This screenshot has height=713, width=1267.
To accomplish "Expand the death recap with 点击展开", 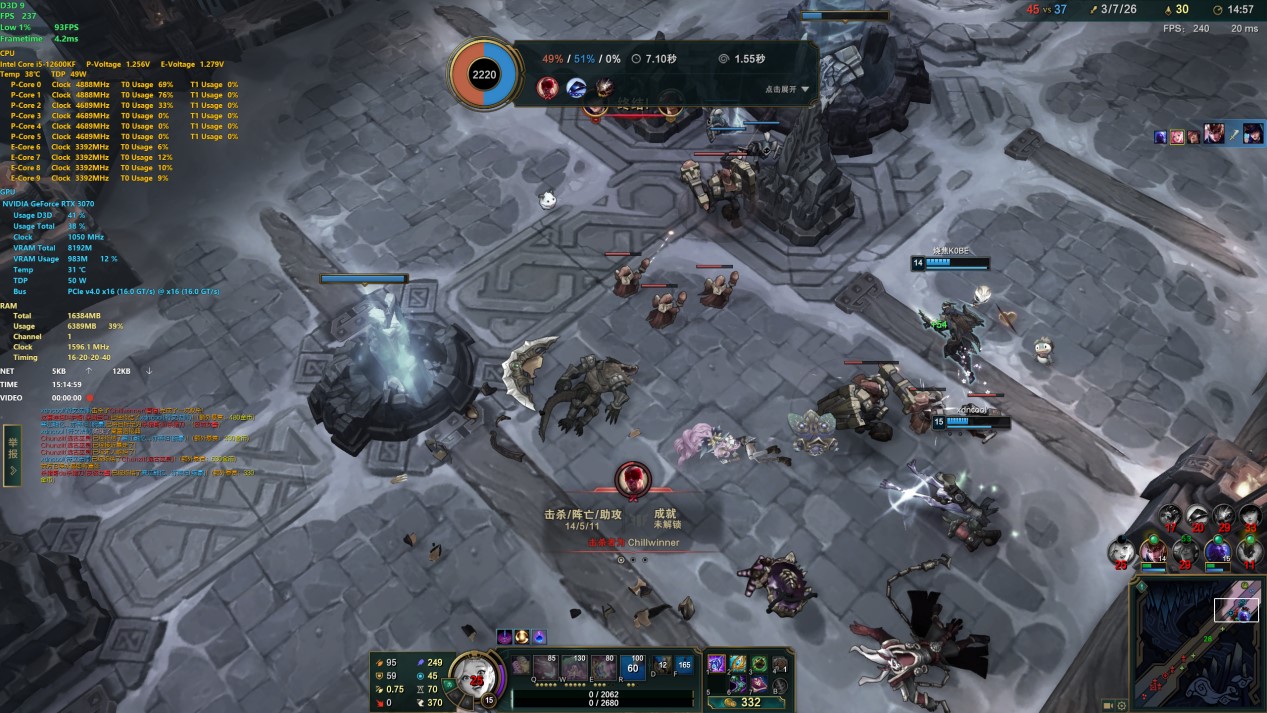I will tap(786, 89).
